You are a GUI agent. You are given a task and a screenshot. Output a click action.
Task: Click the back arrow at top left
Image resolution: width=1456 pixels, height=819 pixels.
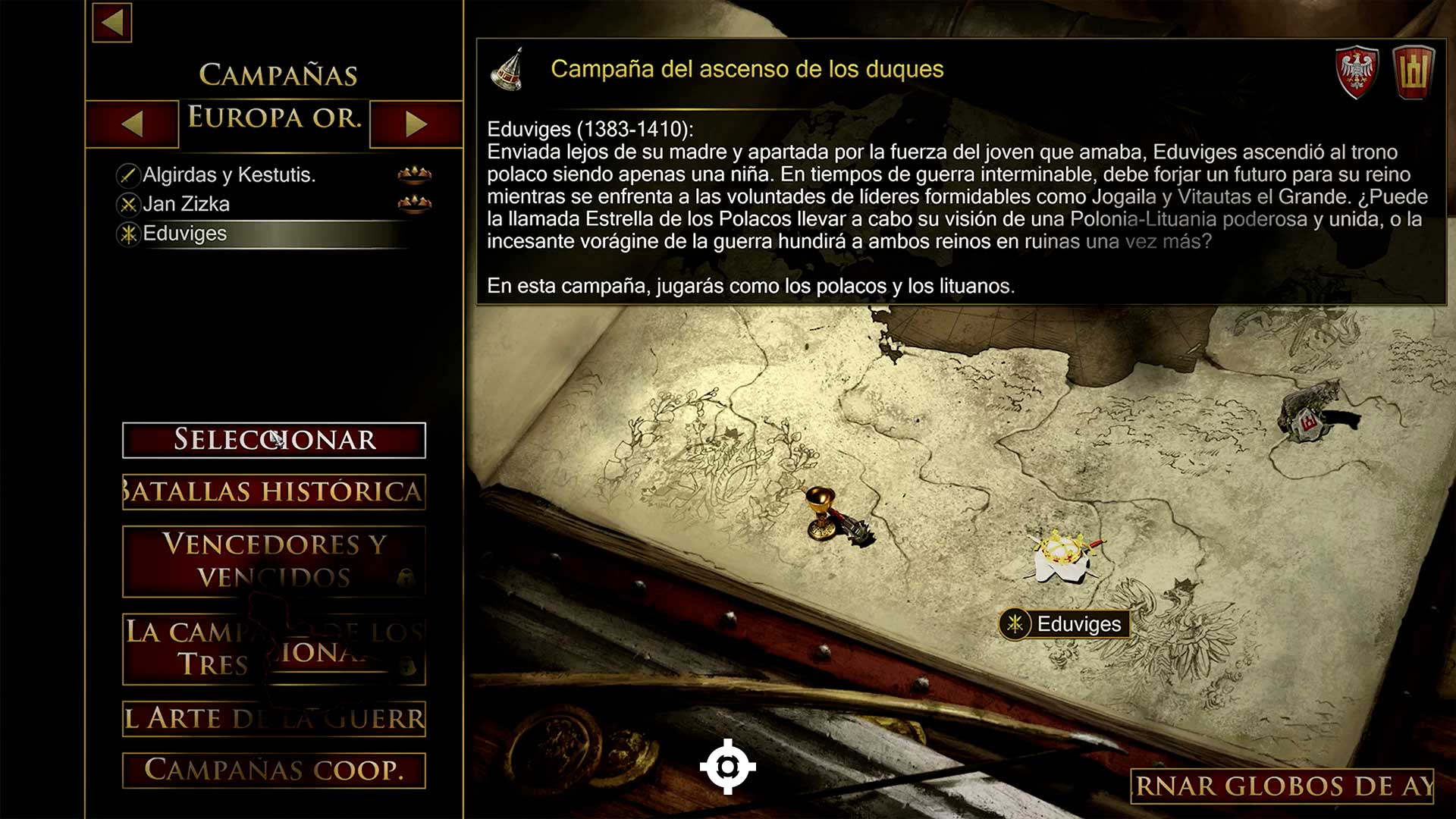(112, 22)
